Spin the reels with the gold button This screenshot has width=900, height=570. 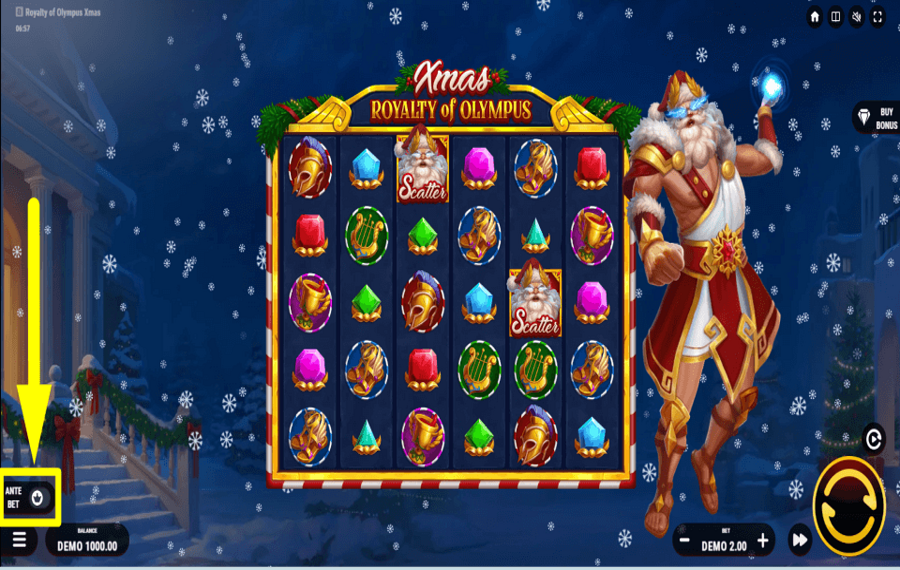[x=849, y=507]
